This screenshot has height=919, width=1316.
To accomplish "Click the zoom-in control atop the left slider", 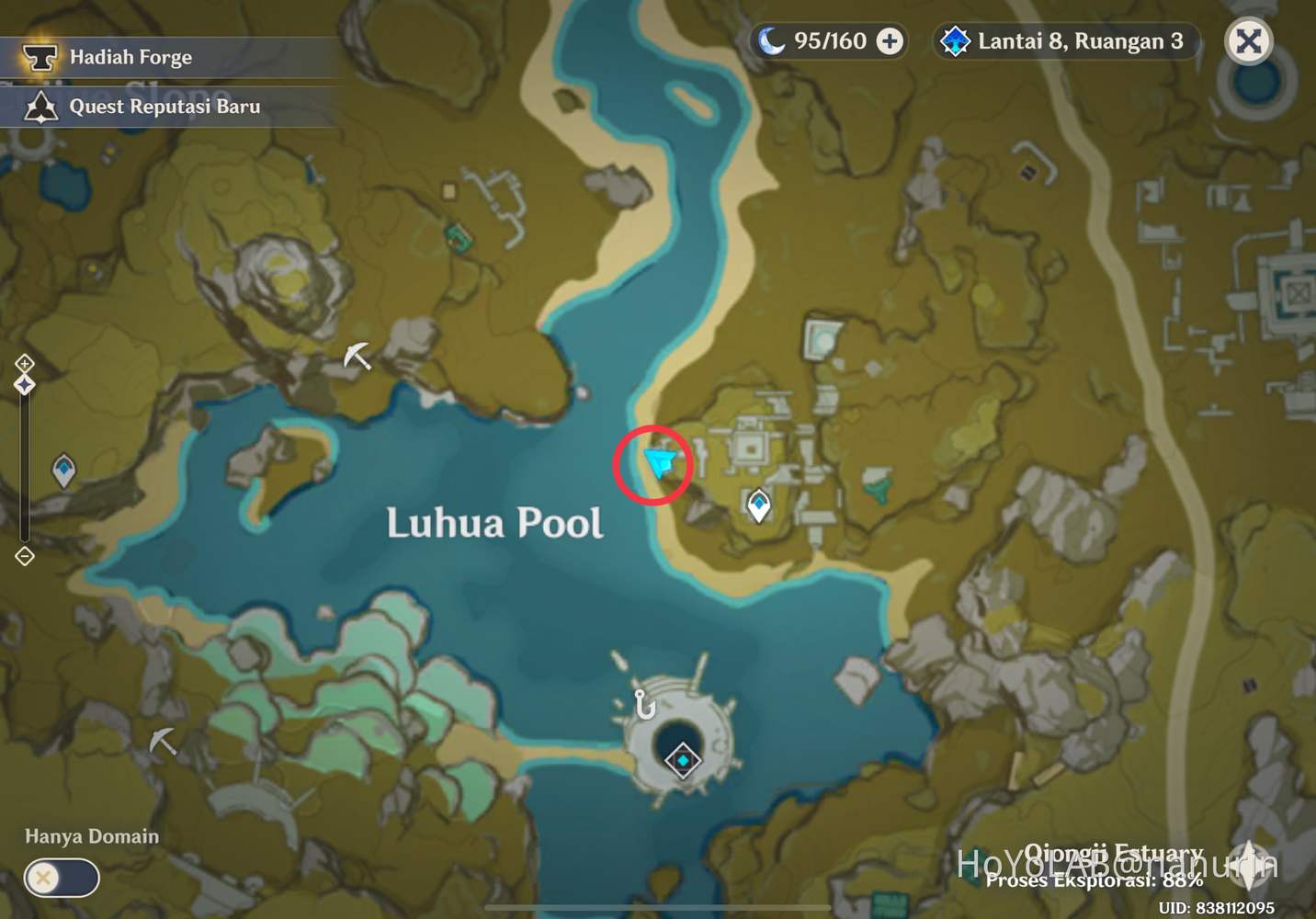I will [24, 362].
